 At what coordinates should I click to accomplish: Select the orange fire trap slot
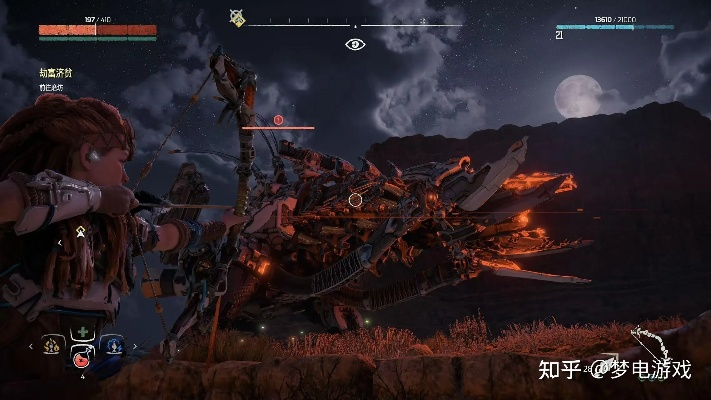click(51, 342)
